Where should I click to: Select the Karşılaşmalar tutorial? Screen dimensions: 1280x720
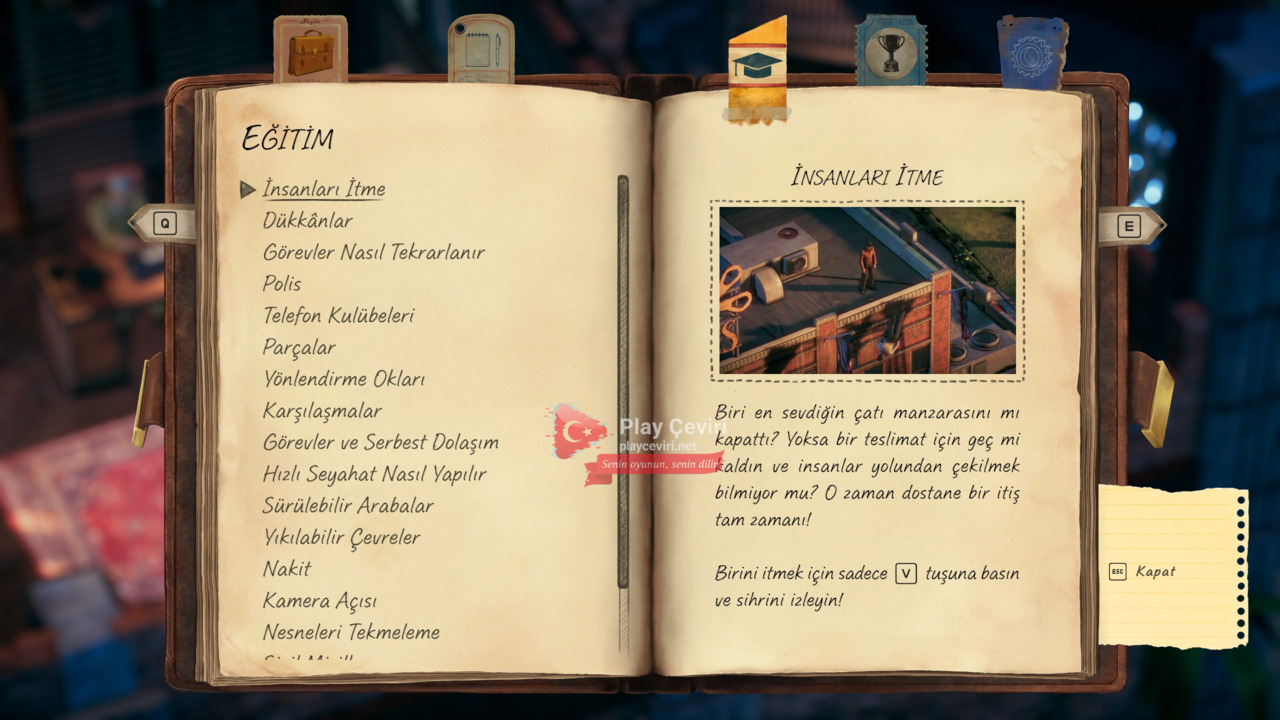click(x=322, y=411)
